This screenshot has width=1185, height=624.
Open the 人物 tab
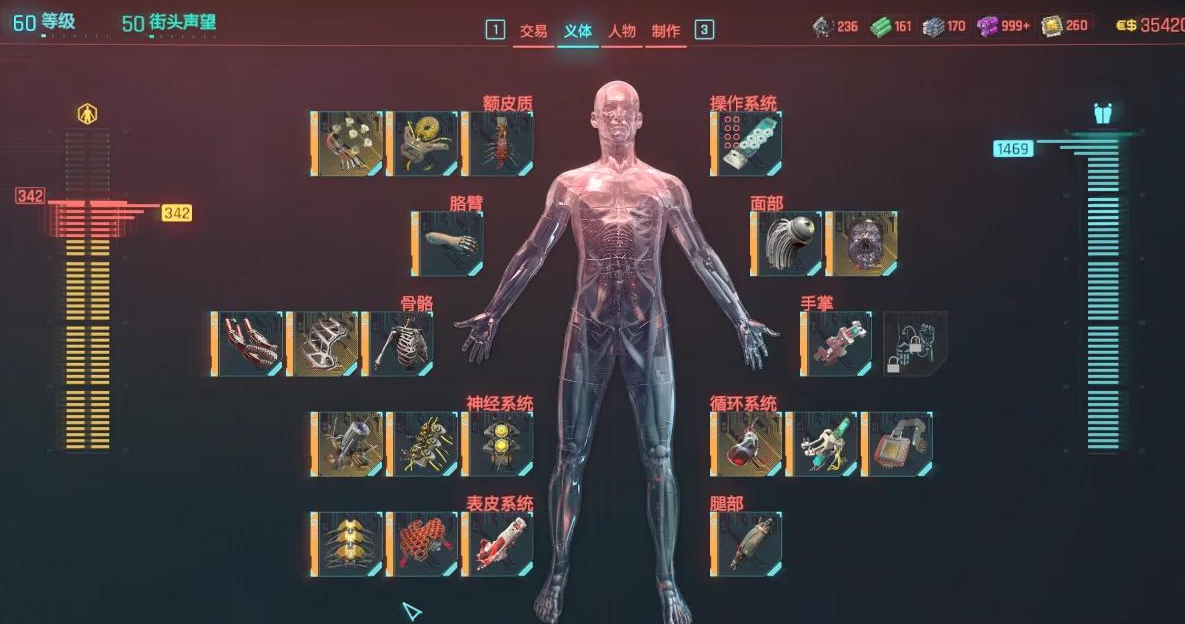click(x=621, y=31)
